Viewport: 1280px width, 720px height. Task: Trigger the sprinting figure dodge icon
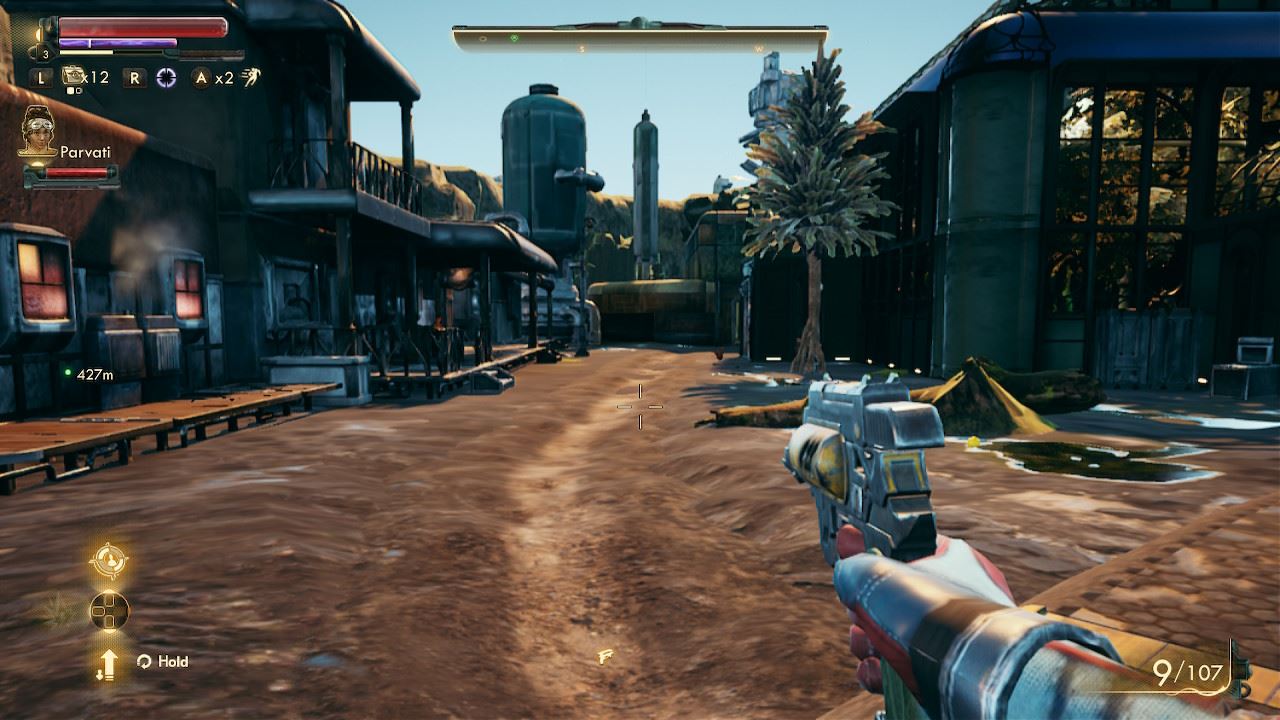pos(250,76)
